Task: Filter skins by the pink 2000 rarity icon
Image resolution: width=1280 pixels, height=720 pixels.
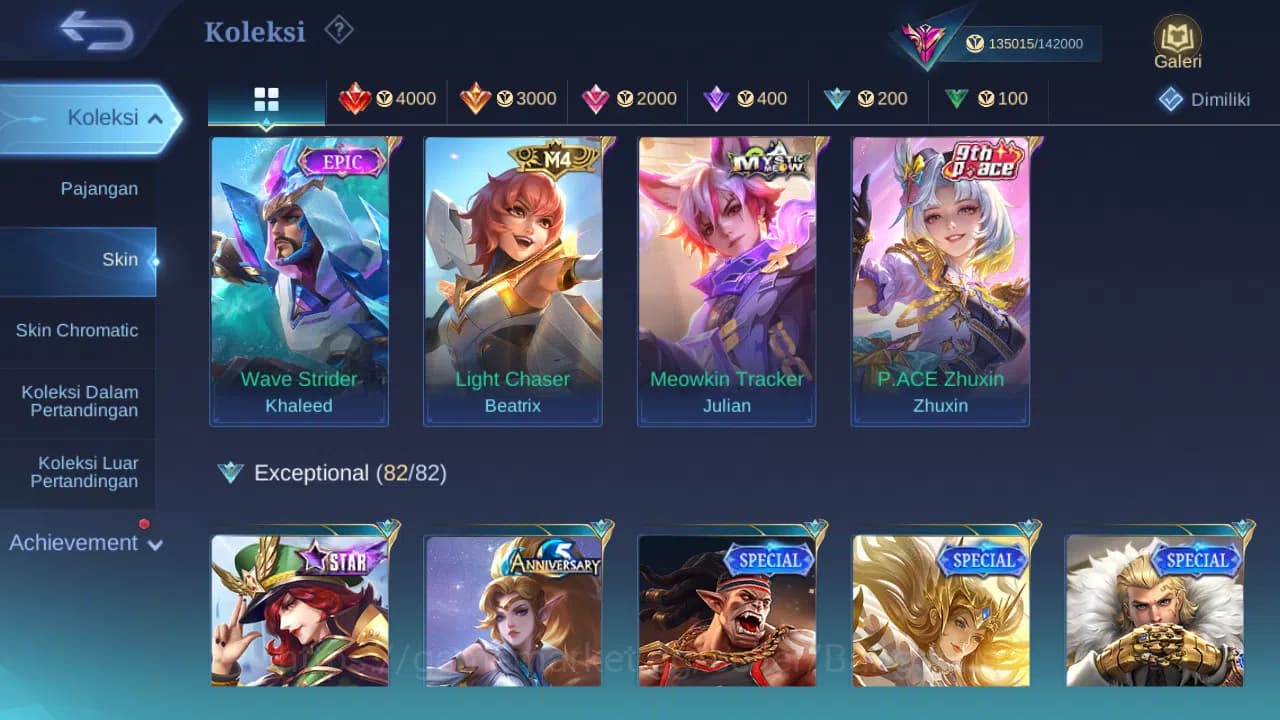Action: 628,99
